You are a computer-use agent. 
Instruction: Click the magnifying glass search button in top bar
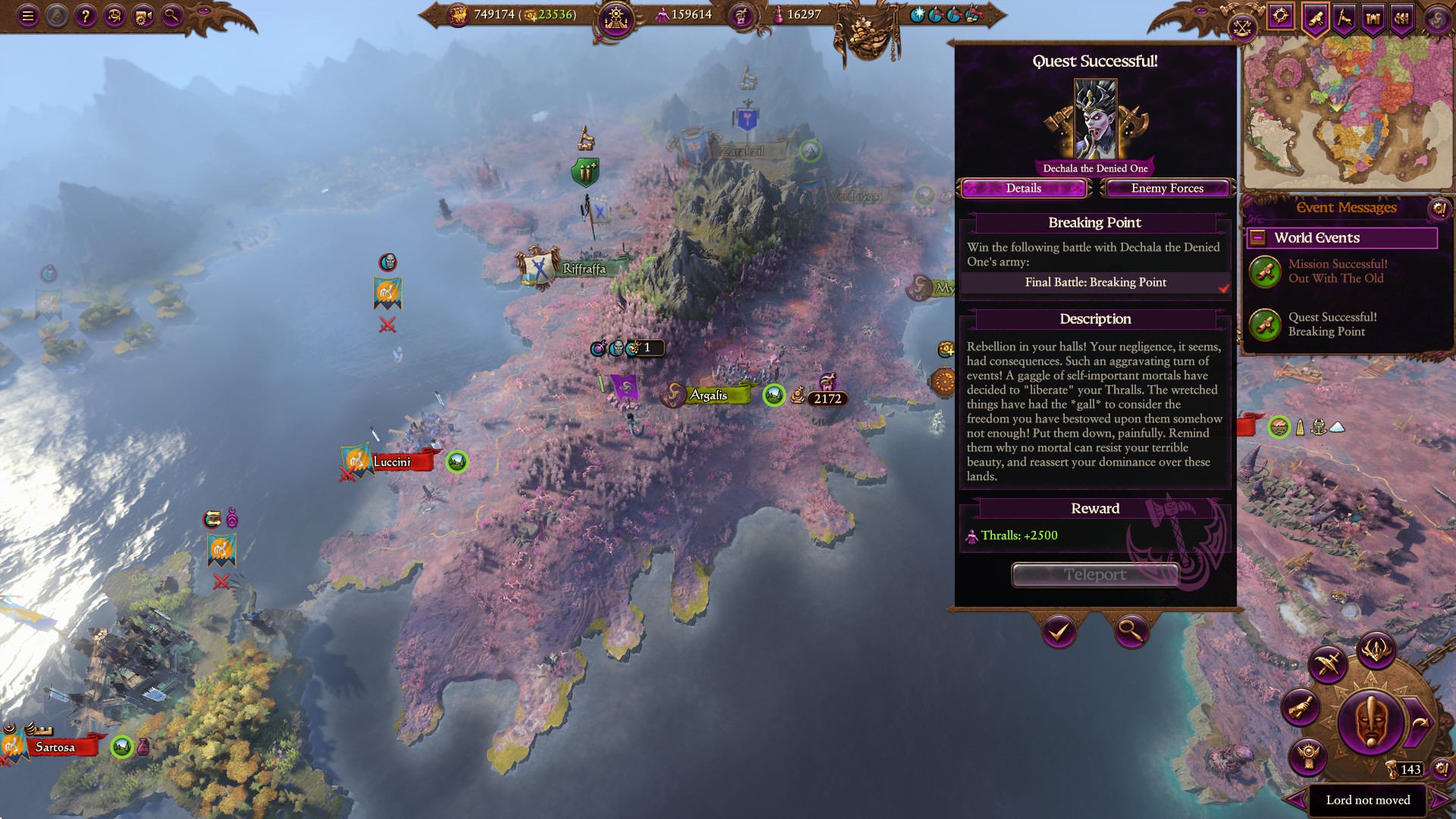(x=172, y=16)
